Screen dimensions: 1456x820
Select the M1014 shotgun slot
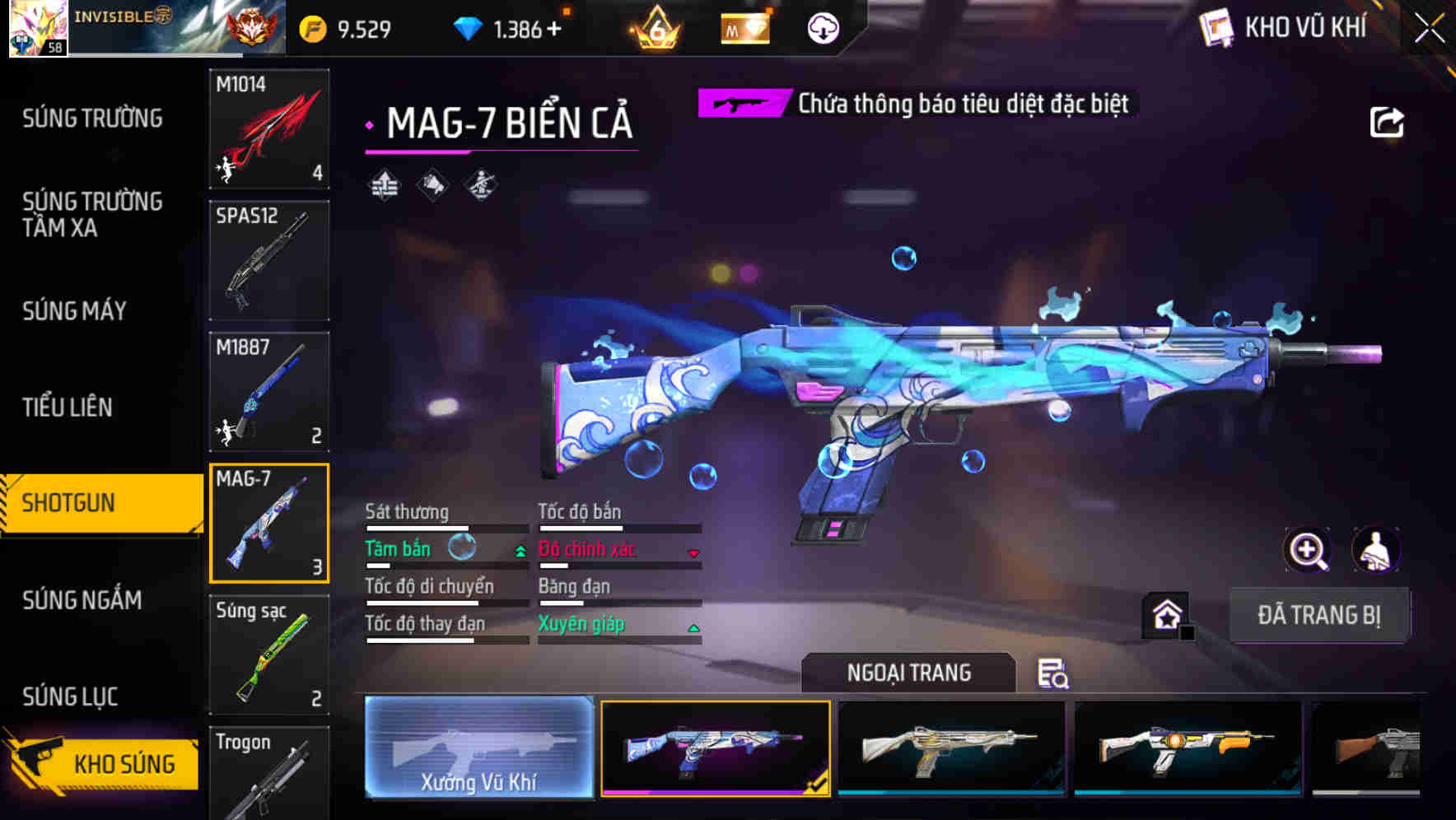[x=269, y=128]
